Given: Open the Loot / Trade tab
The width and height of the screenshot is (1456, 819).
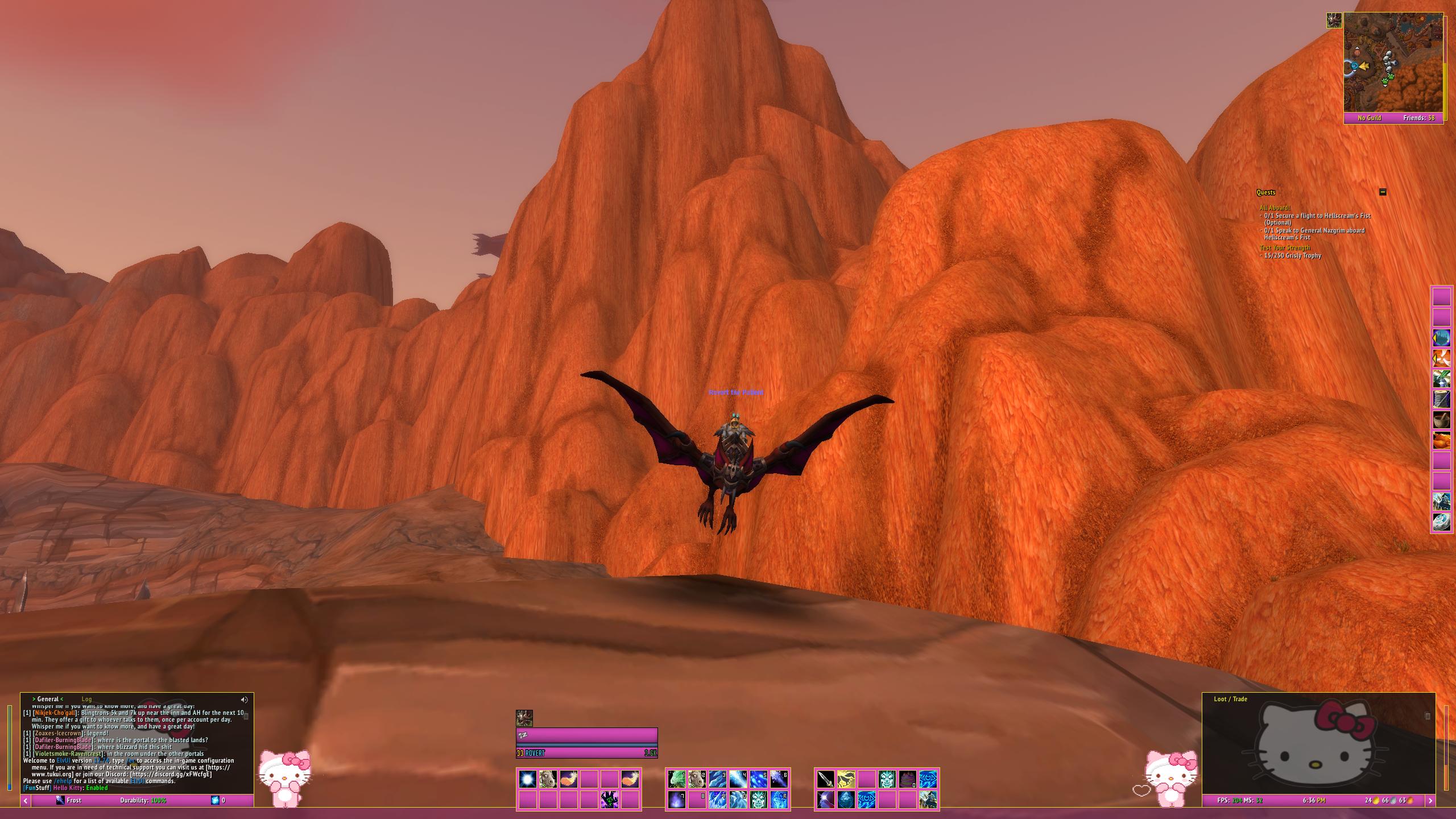Looking at the screenshot, I should coord(1230,699).
